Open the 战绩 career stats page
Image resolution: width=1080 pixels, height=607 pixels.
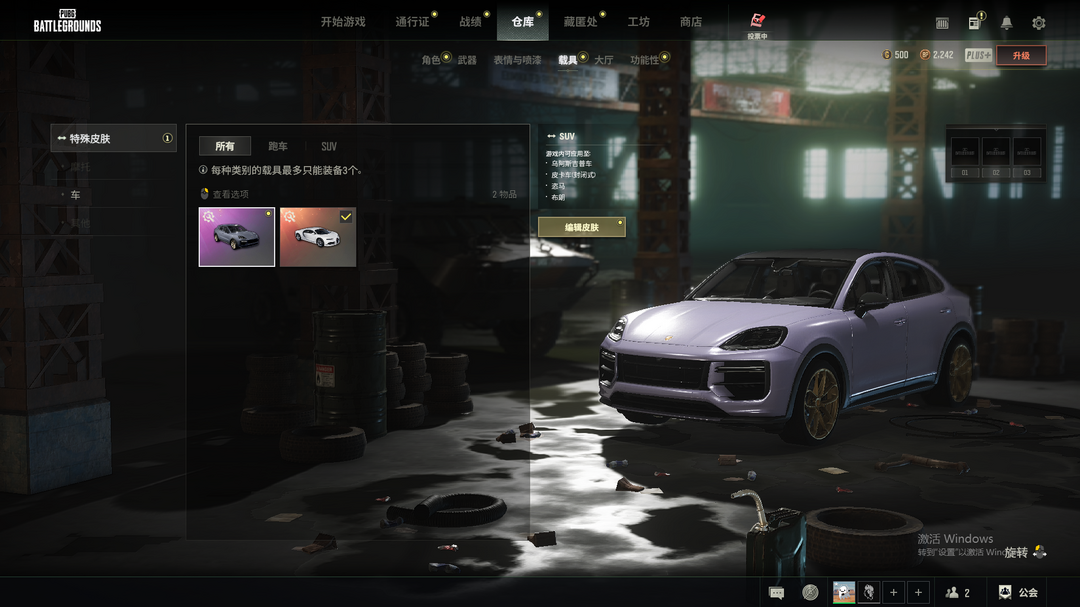coord(470,22)
